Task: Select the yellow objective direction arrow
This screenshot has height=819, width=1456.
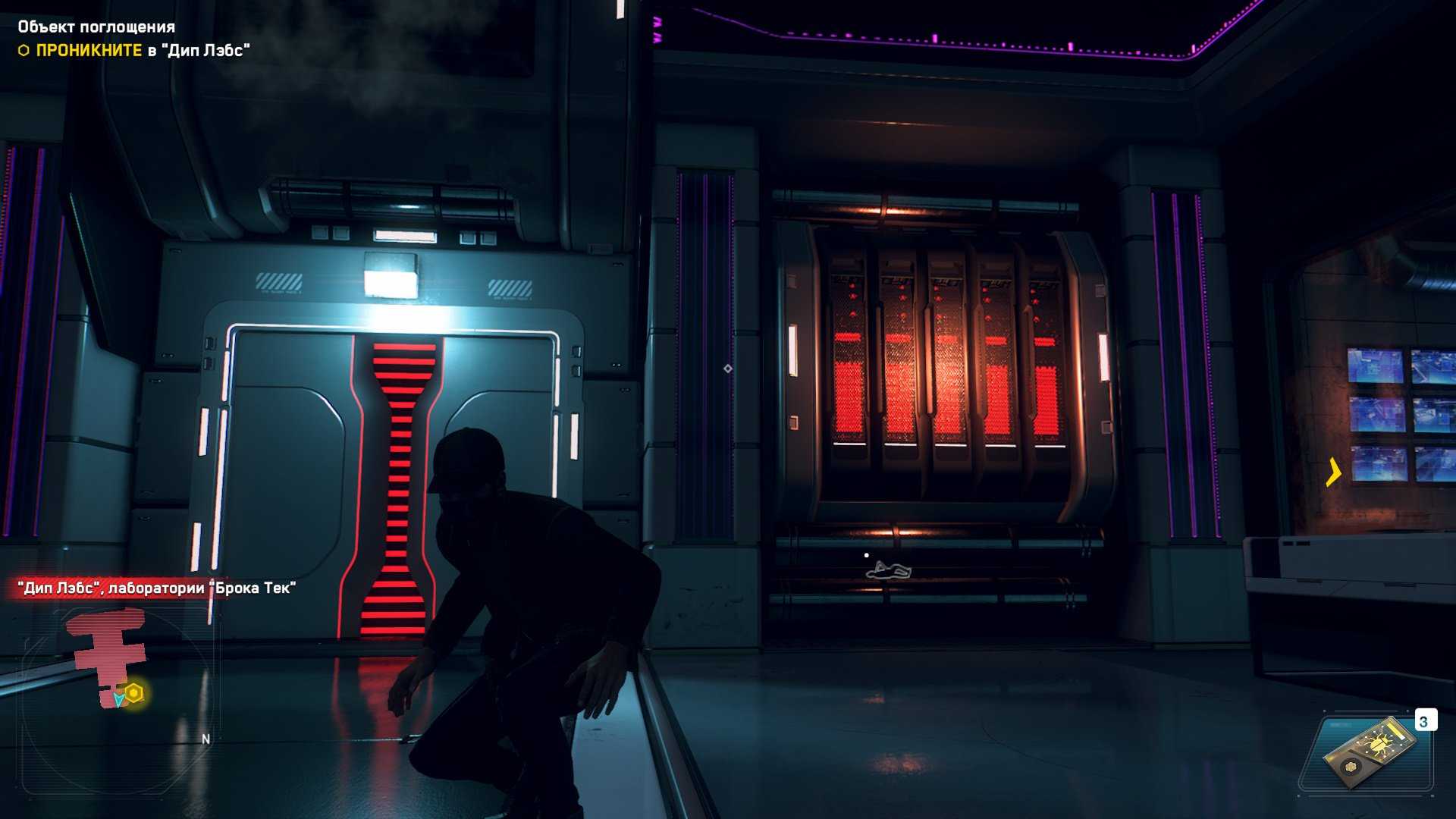Action: pos(1333,472)
